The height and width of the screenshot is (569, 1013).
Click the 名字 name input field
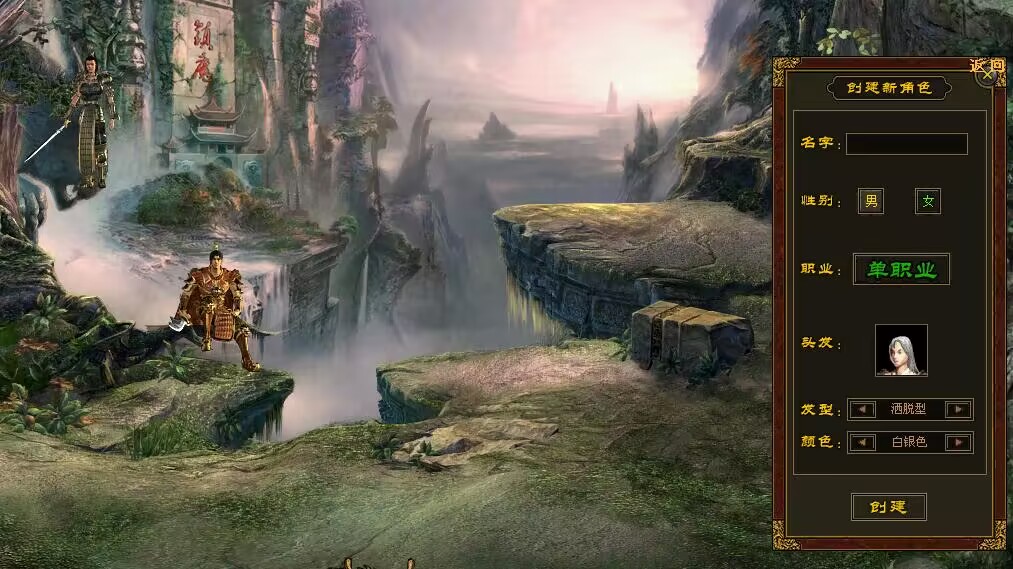coord(907,144)
